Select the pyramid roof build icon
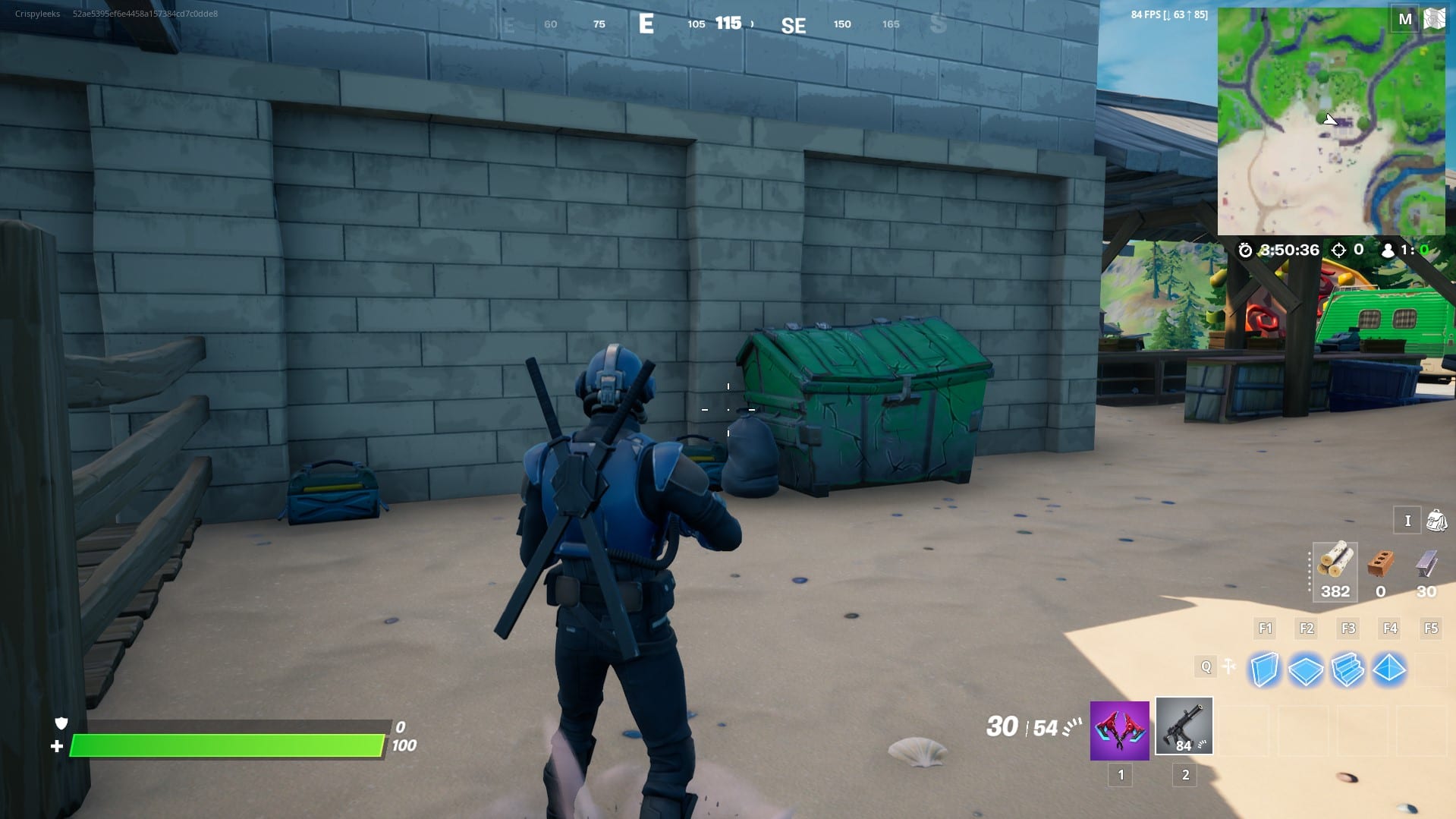Image resolution: width=1456 pixels, height=819 pixels. point(1389,669)
